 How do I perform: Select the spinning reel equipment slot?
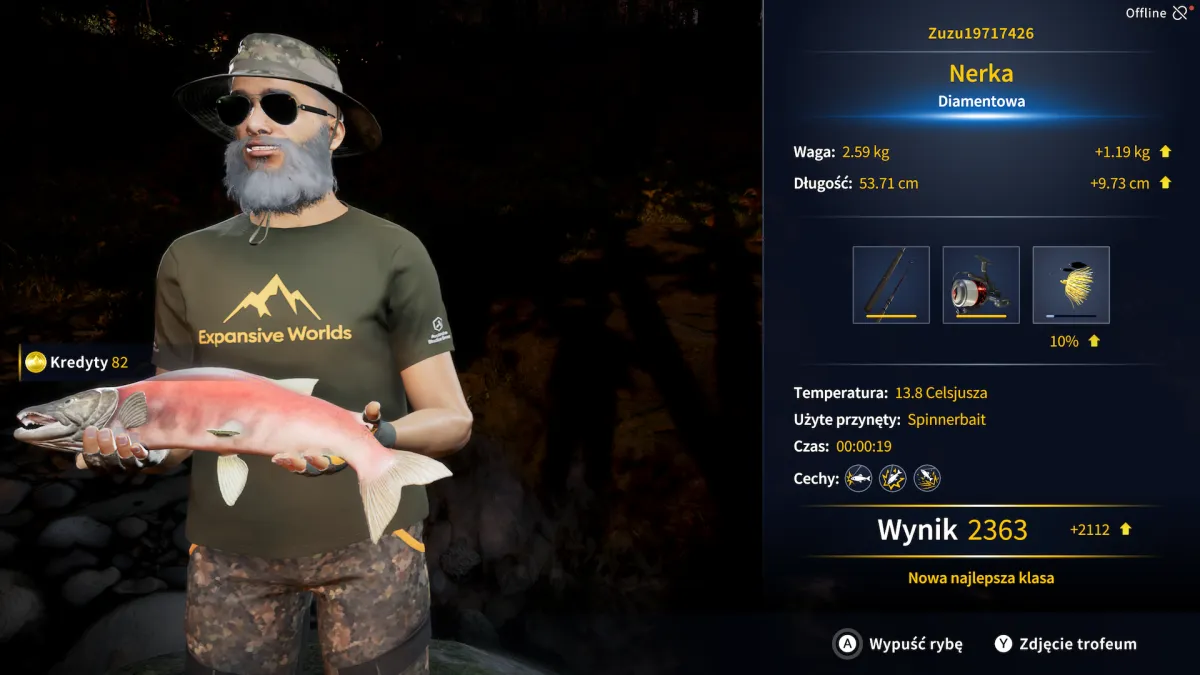pyautogui.click(x=981, y=285)
